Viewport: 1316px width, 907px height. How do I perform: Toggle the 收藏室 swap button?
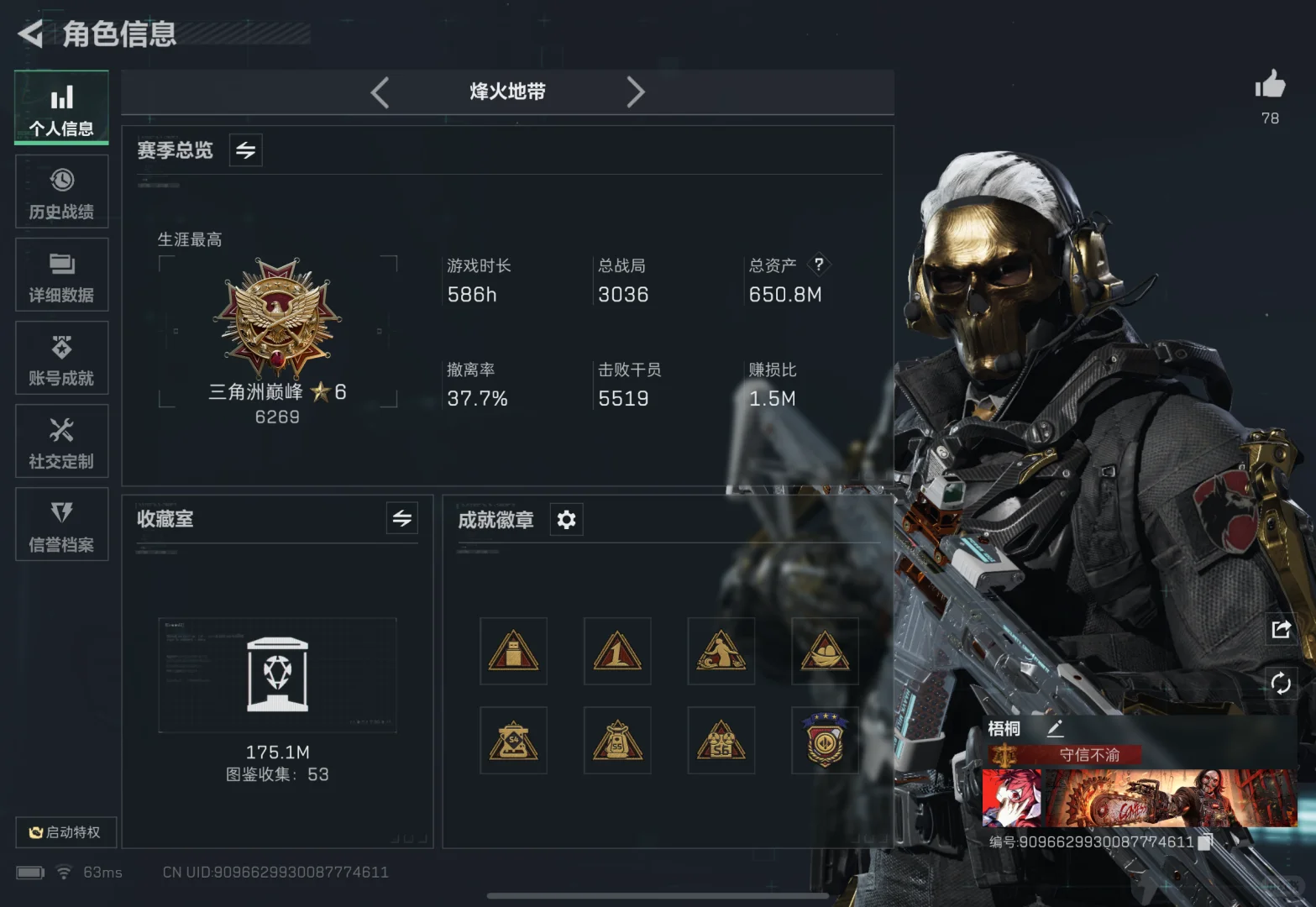(402, 518)
